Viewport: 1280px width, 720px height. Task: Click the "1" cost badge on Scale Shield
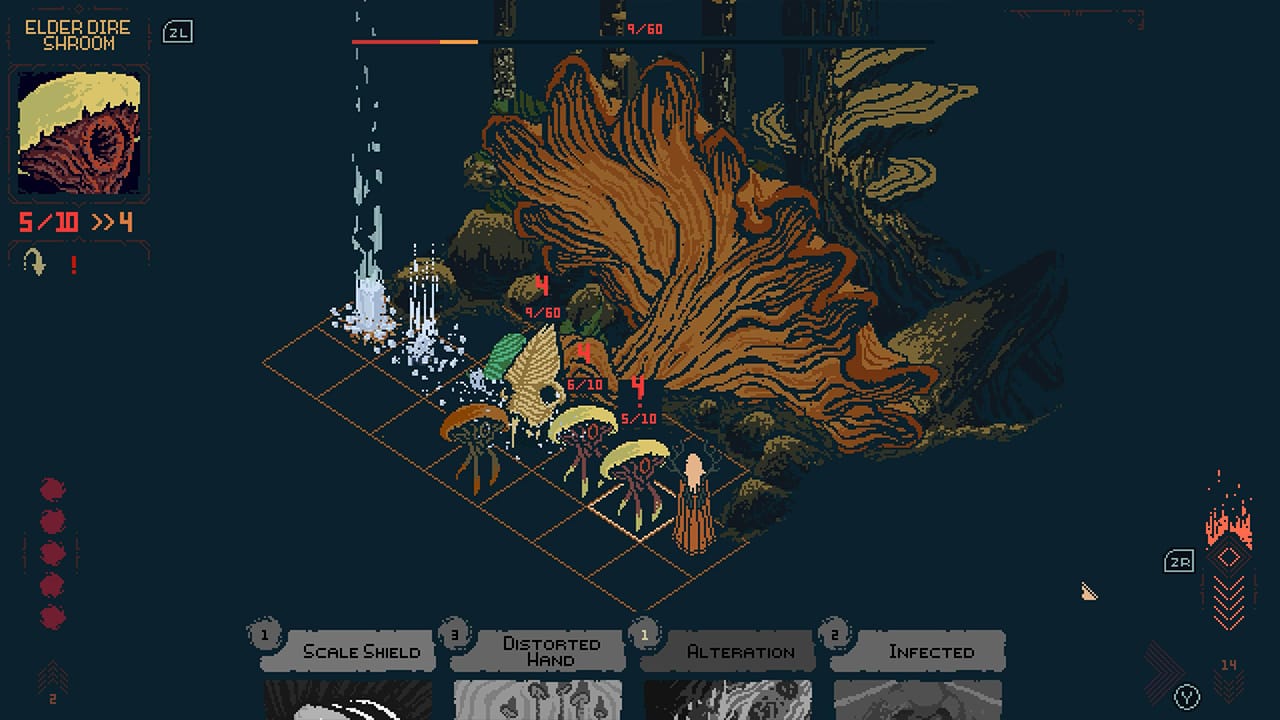[263, 632]
